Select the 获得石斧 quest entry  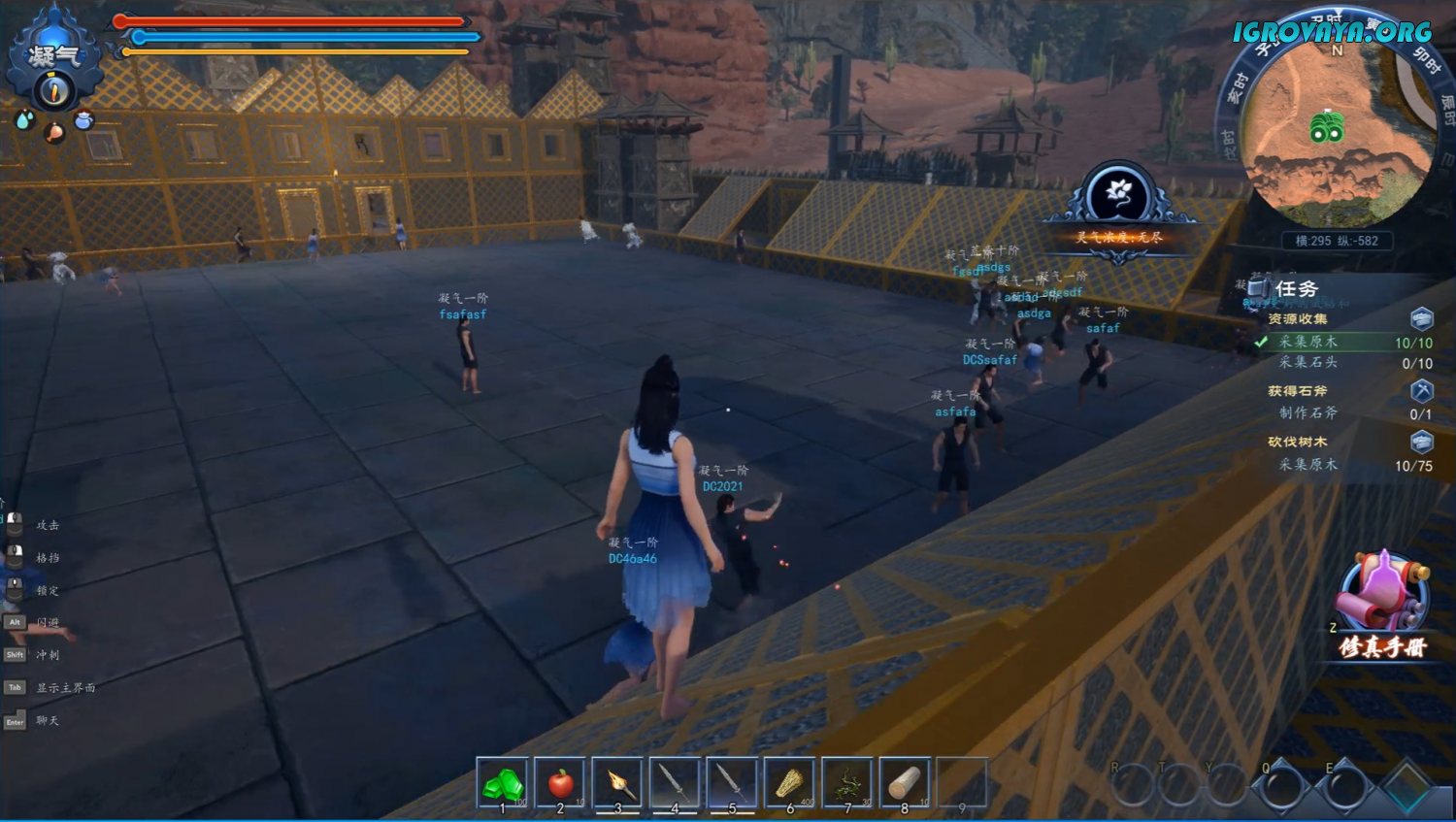coord(1298,391)
